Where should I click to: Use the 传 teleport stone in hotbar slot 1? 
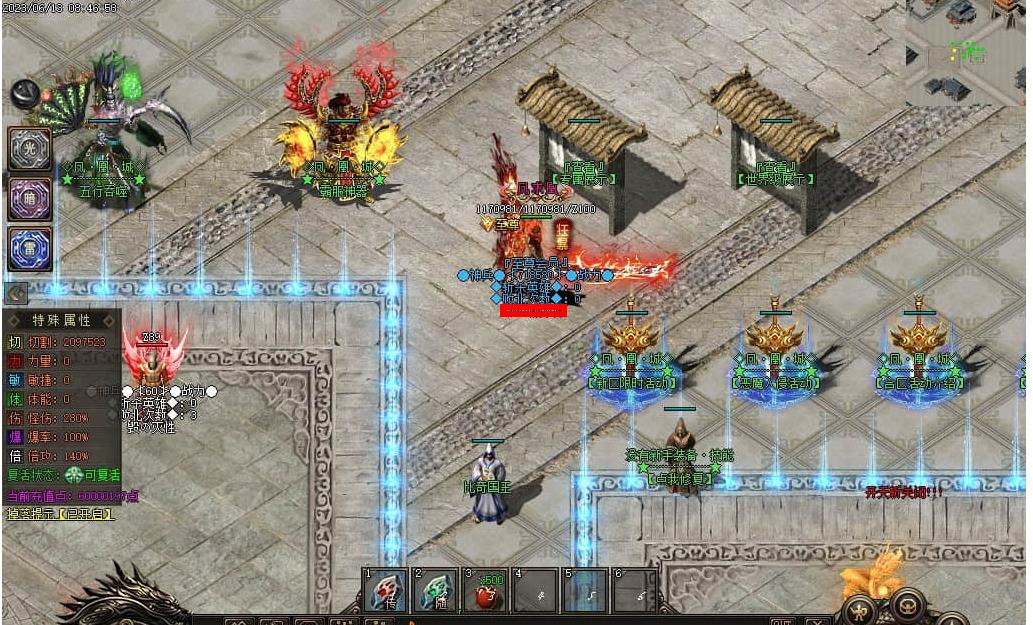point(387,591)
